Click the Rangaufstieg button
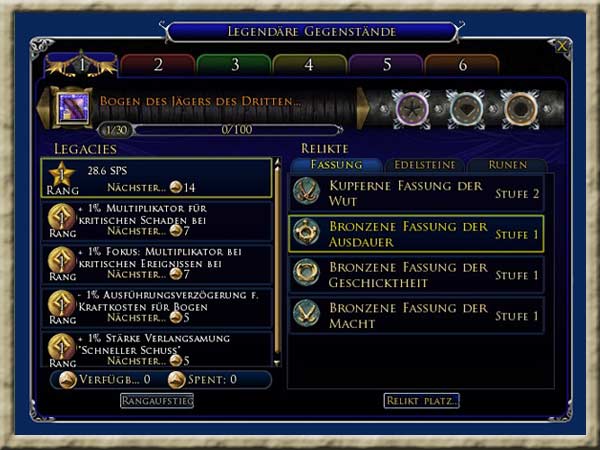600x450 pixels. coord(157,401)
